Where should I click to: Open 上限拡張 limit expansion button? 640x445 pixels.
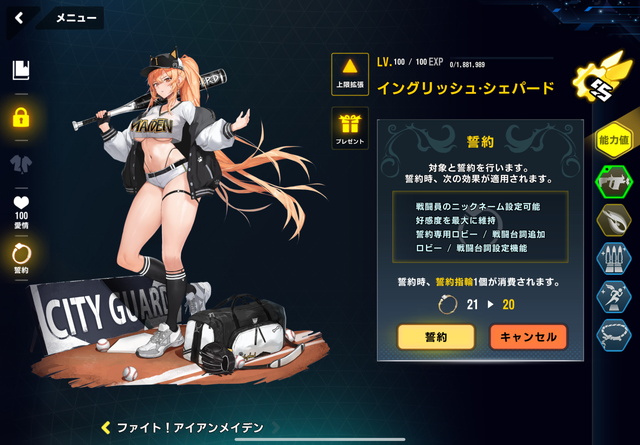(350, 73)
